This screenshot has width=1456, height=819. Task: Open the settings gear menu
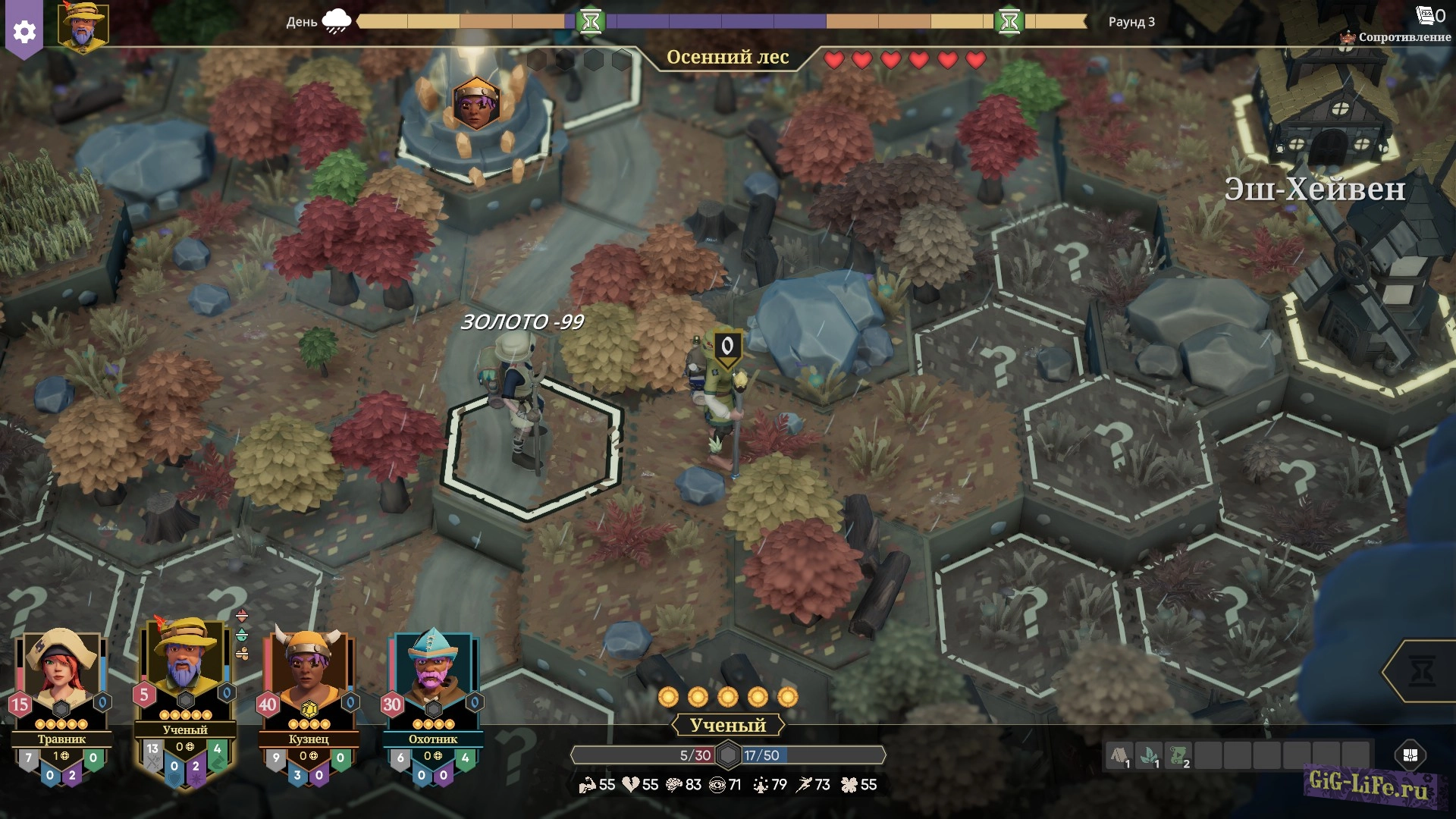(x=24, y=31)
